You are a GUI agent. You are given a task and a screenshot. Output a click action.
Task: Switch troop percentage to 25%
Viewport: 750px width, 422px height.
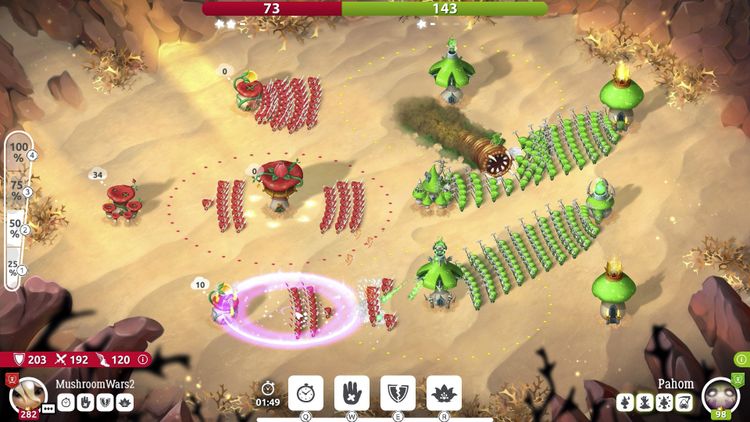coord(16,268)
